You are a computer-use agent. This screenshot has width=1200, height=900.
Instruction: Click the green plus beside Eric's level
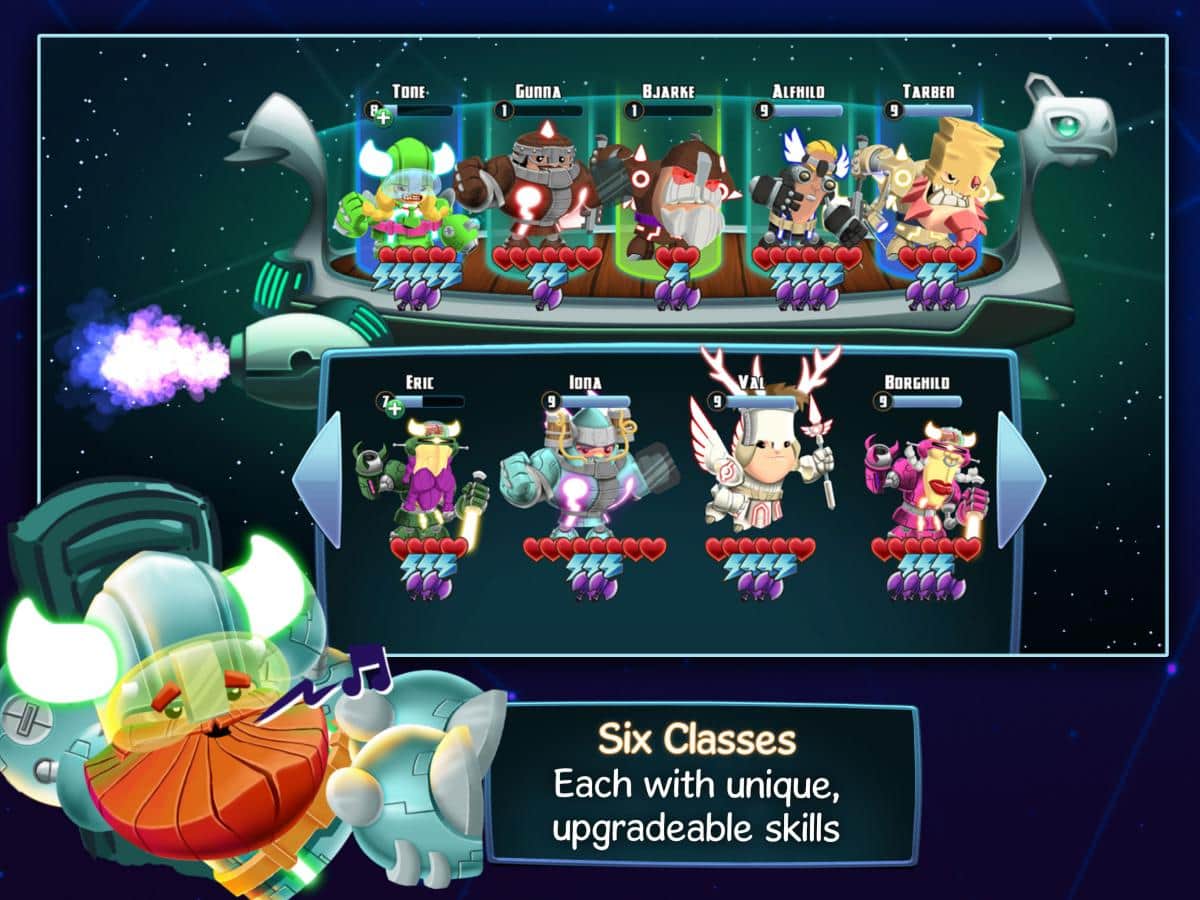(394, 407)
